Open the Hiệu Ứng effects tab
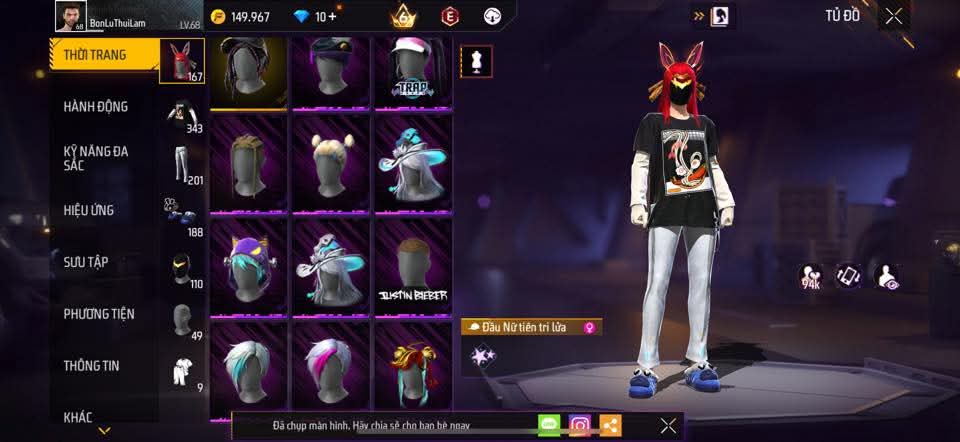This screenshot has height=442, width=960. coord(90,210)
